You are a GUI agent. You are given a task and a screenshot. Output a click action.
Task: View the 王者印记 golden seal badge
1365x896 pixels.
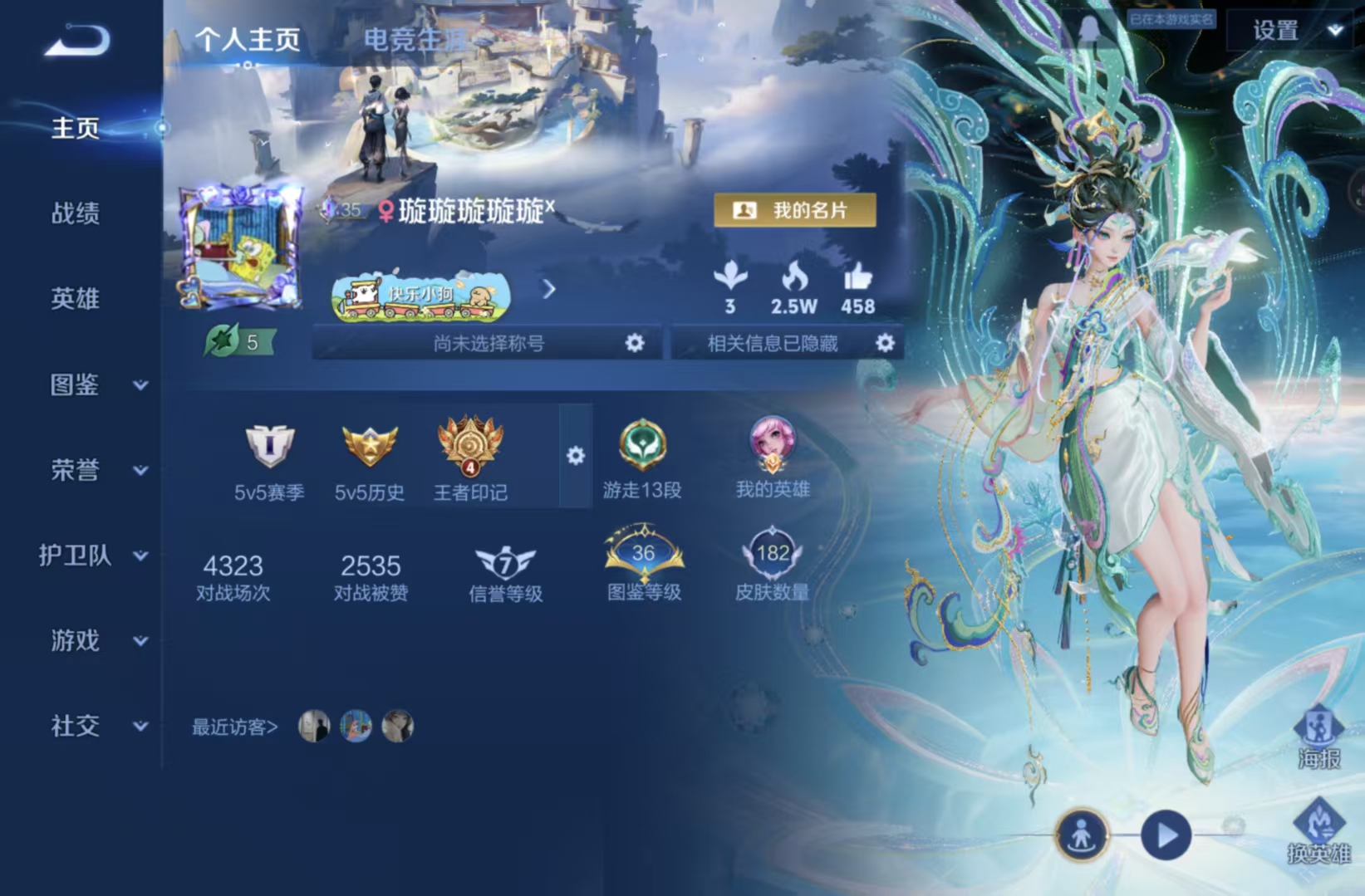(470, 448)
